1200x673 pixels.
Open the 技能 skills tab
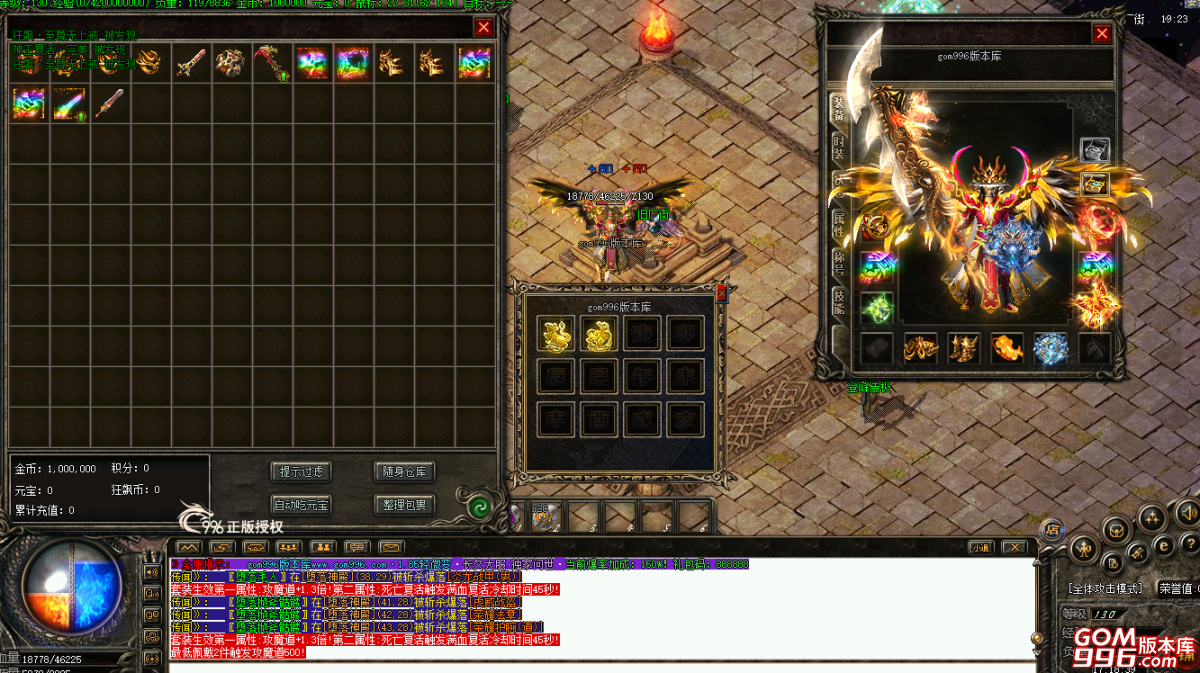pos(838,304)
